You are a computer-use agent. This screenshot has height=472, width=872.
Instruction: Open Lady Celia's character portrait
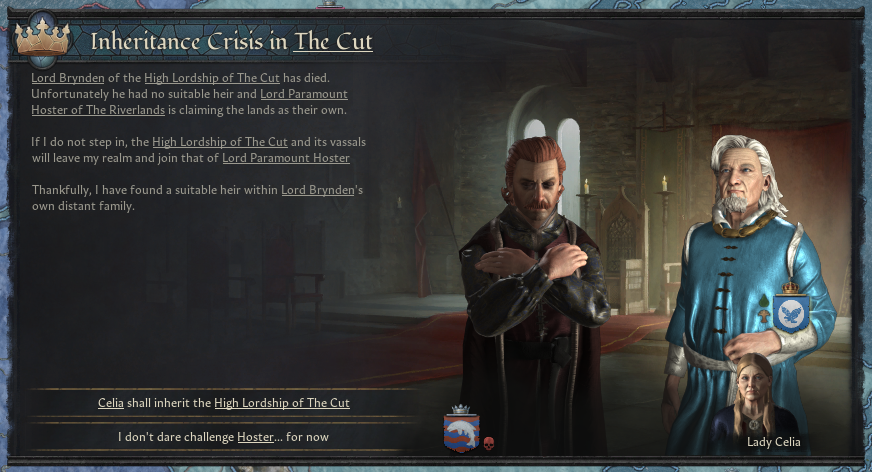point(768,395)
